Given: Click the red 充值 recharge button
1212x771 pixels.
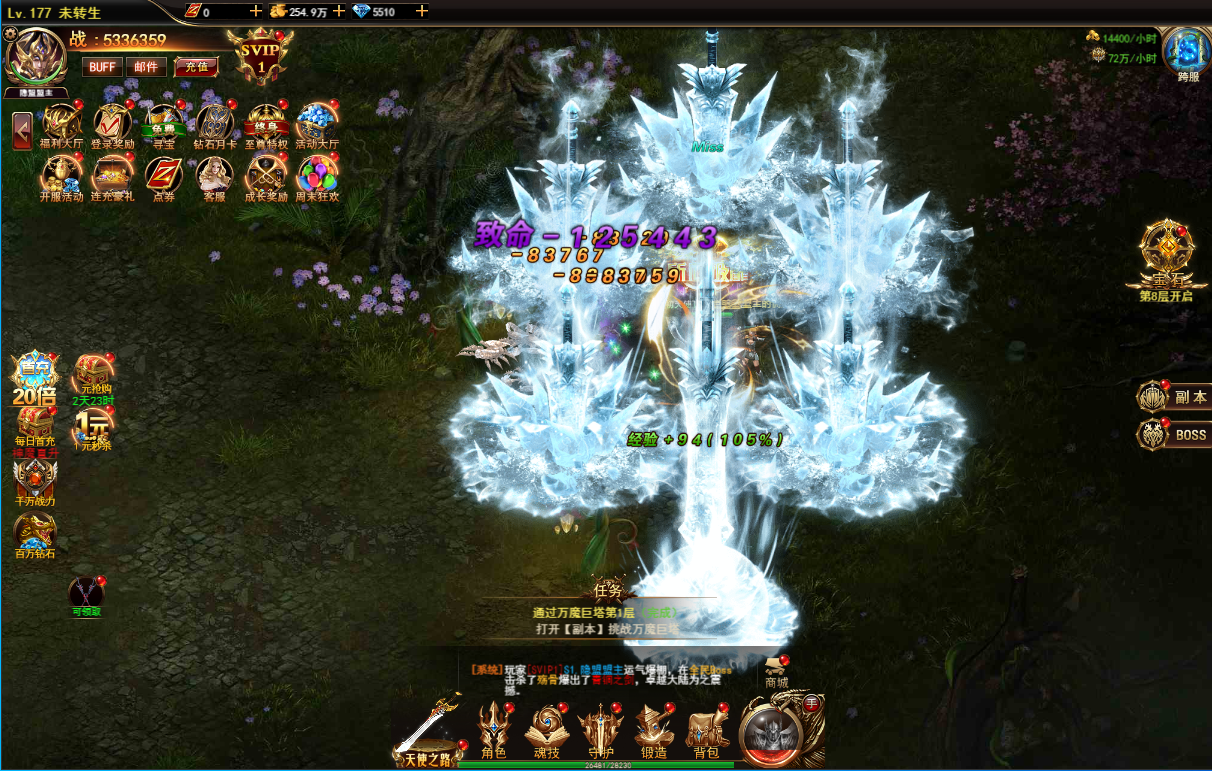Looking at the screenshot, I should pyautogui.click(x=196, y=67).
